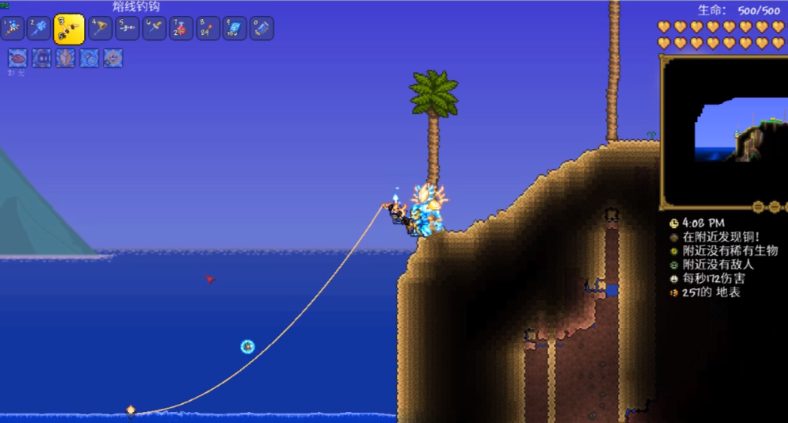Choose the golden bug net slot
Screen dimensions: 788x423
100,29
